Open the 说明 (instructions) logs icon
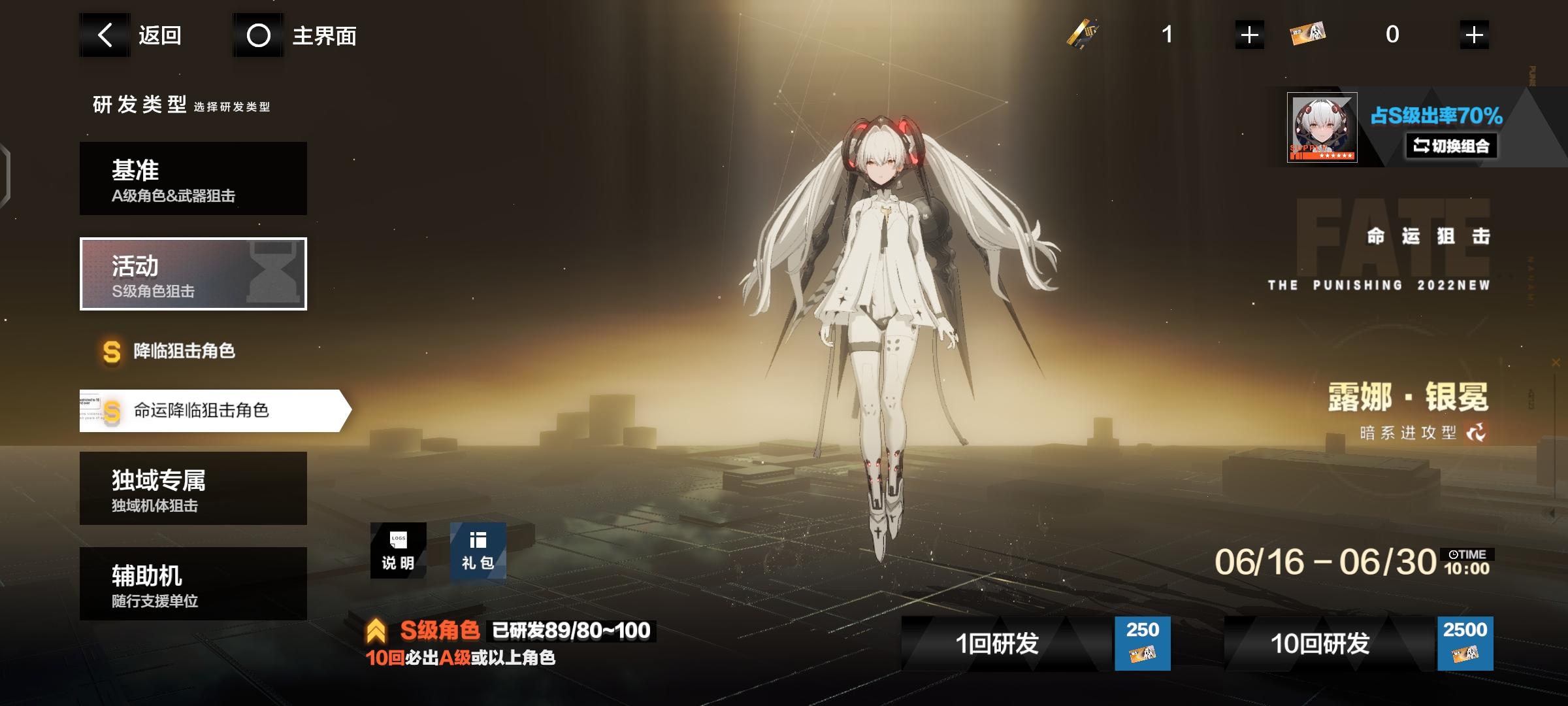1568x706 pixels. tap(399, 551)
